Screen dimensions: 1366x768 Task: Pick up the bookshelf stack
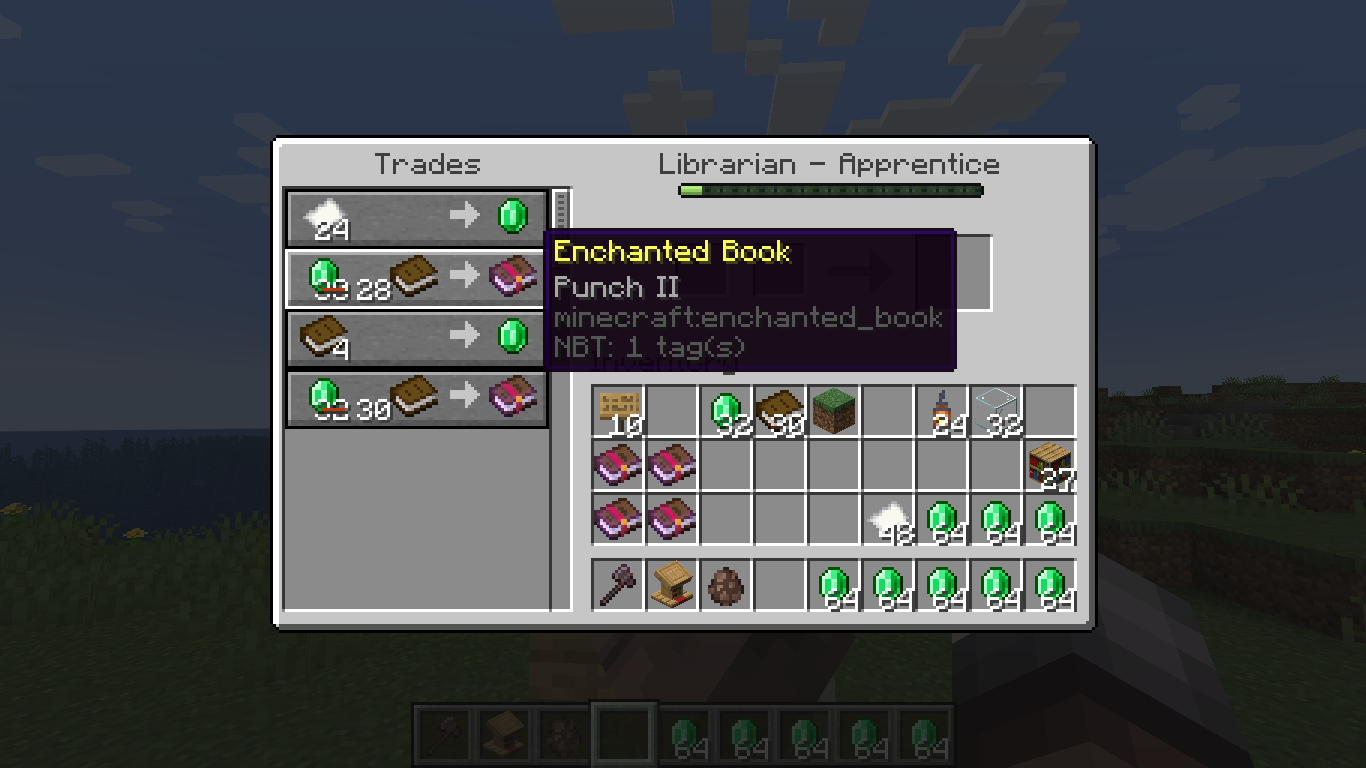pos(1051,466)
